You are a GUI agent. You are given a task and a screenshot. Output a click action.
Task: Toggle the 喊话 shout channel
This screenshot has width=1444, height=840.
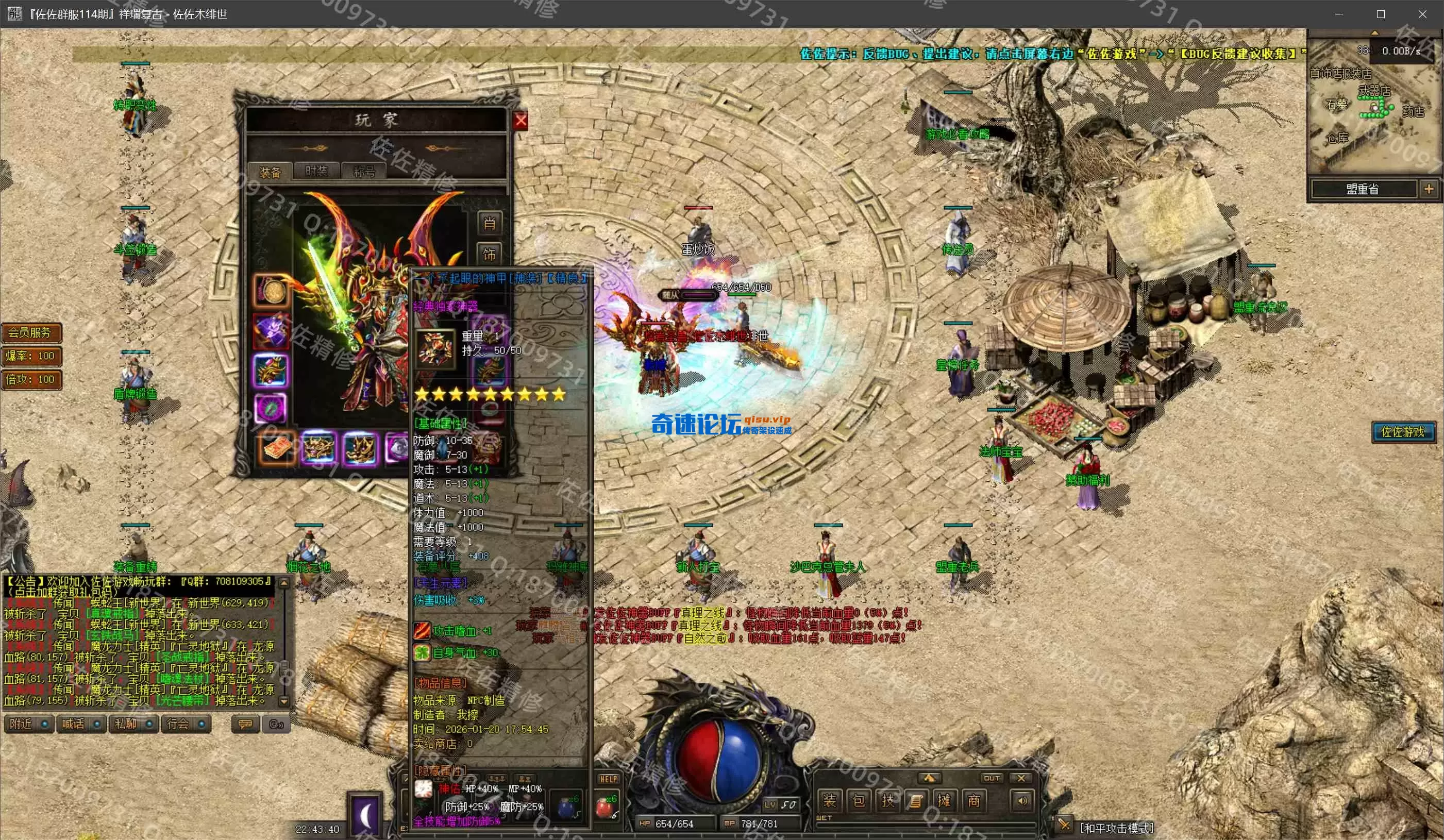81,724
